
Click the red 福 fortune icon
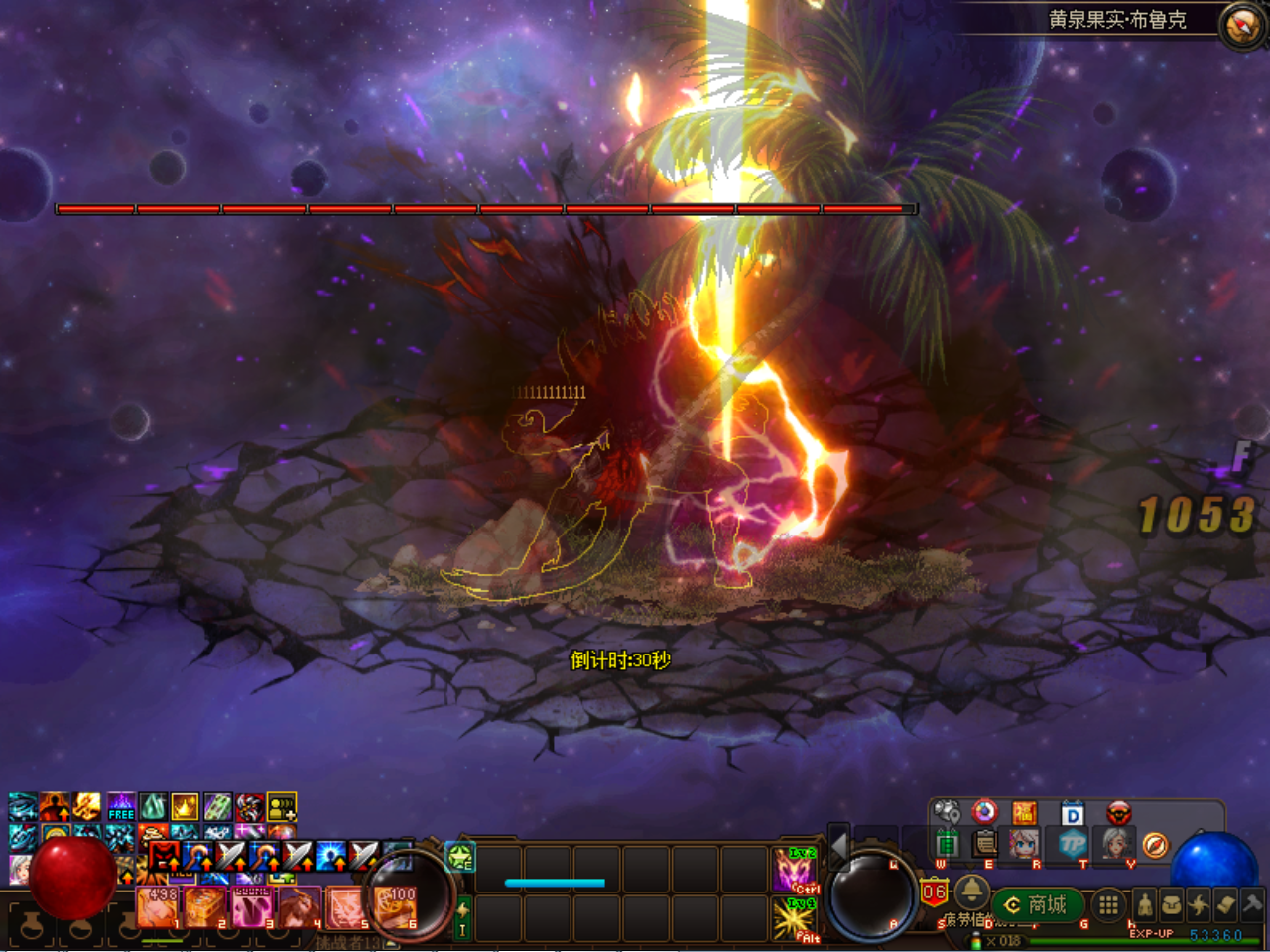point(1024,814)
